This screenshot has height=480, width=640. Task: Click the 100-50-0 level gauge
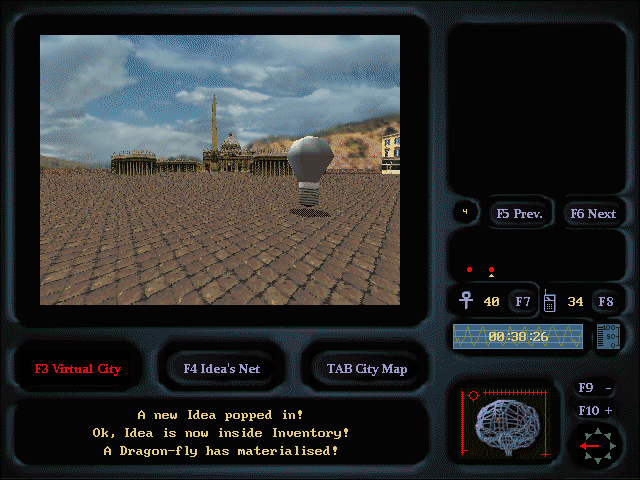pos(608,336)
